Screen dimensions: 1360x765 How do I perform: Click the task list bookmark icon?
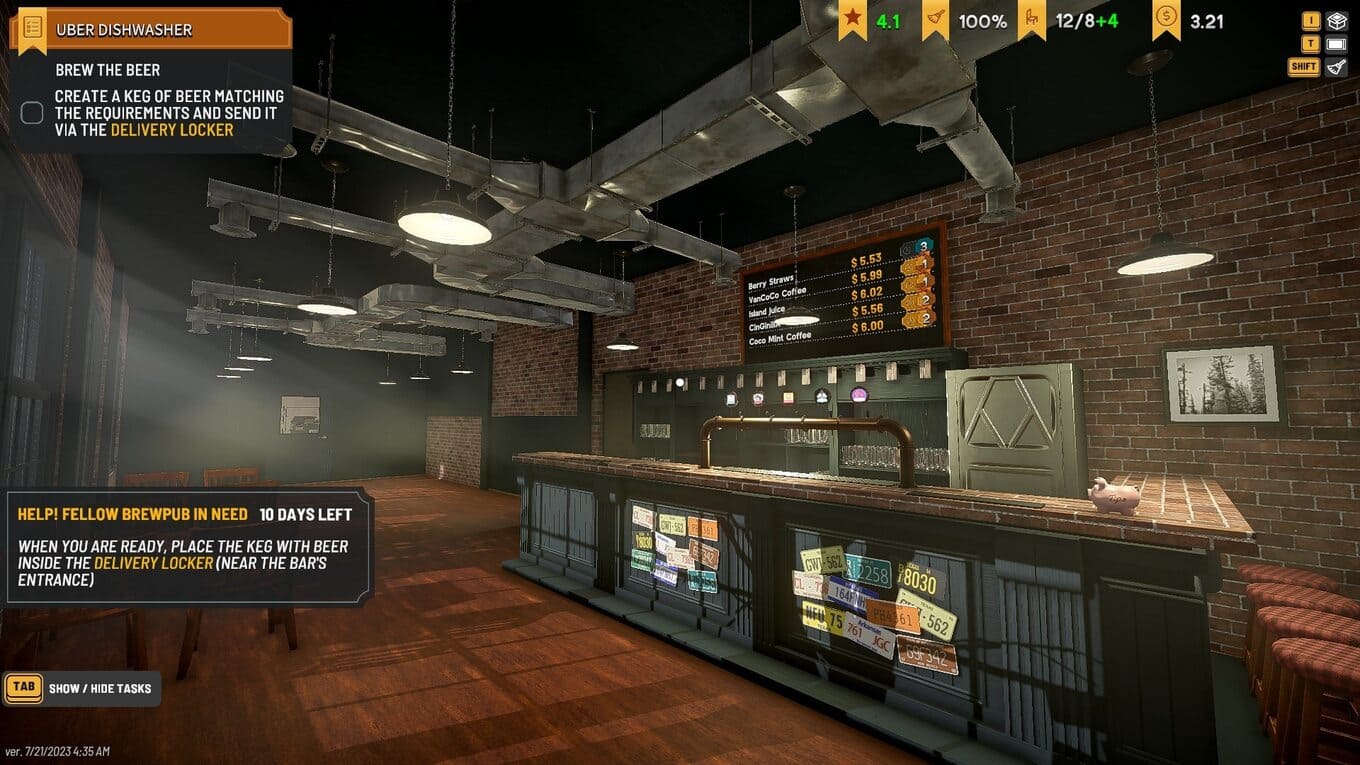[x=33, y=27]
